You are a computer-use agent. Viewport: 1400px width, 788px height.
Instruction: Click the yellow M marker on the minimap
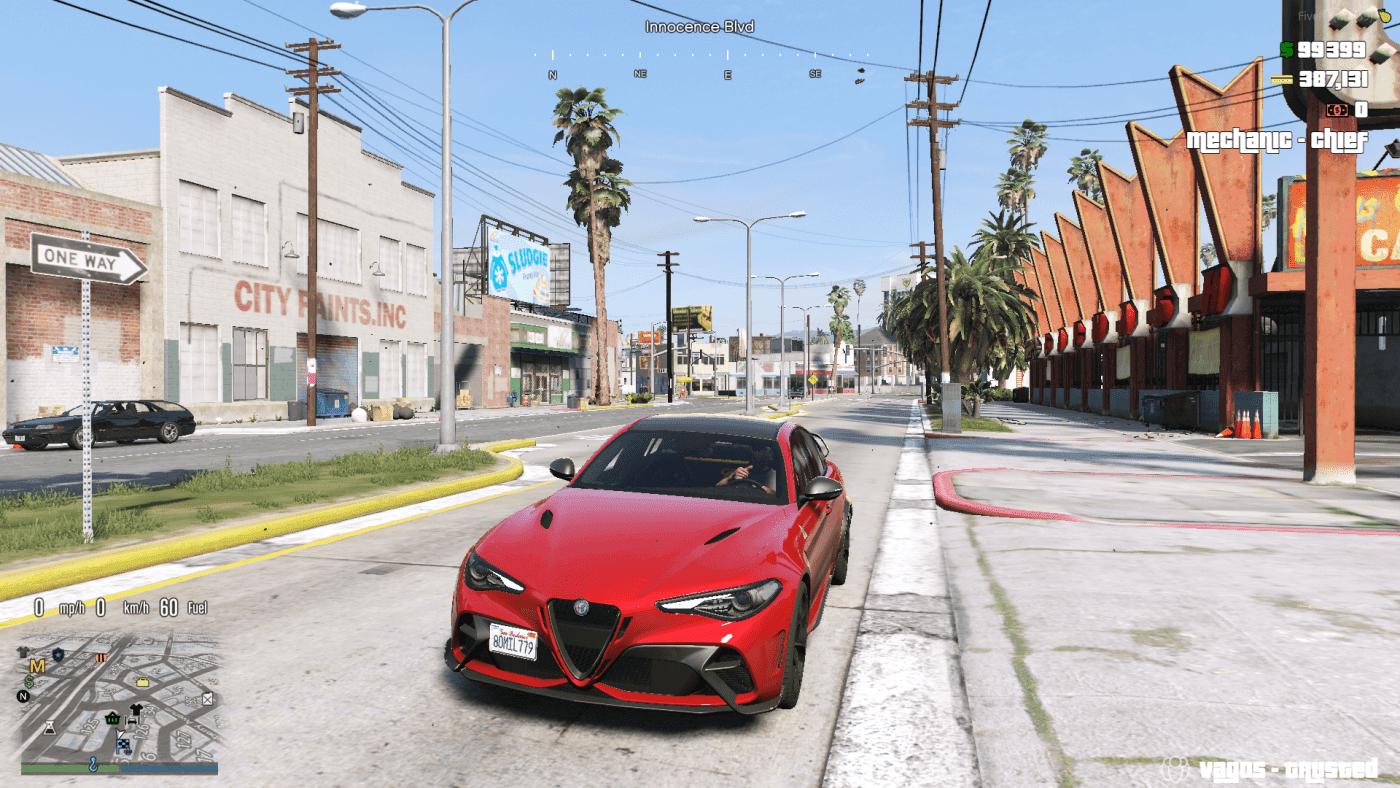[37, 666]
